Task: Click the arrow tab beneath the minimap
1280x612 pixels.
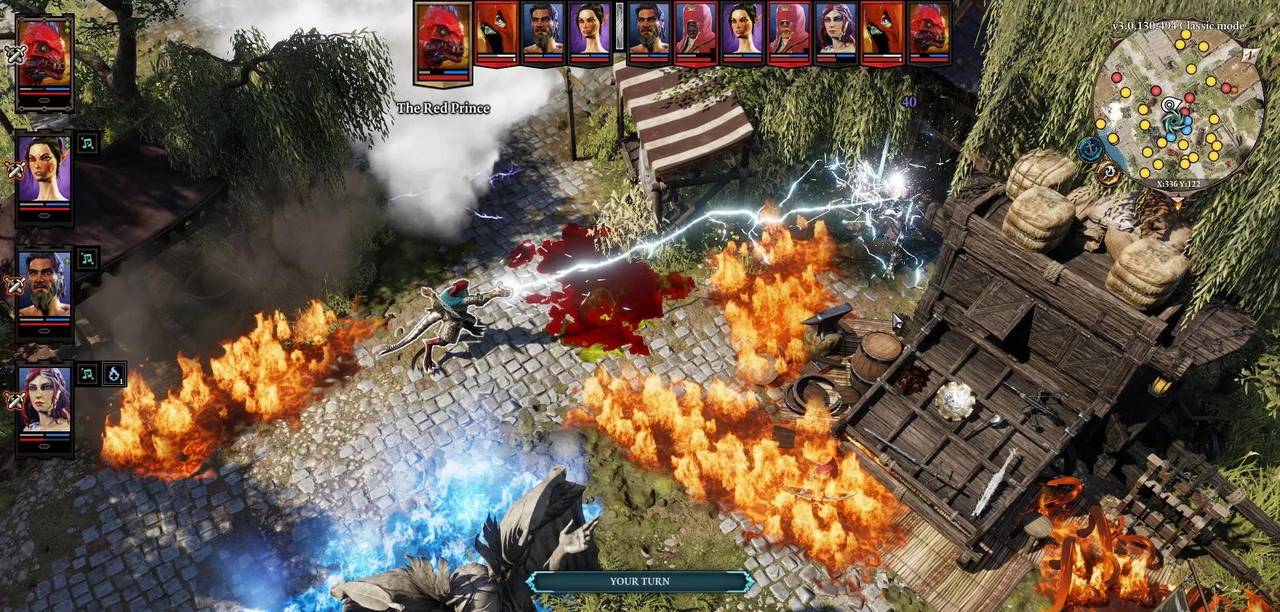Action: [x=1177, y=203]
